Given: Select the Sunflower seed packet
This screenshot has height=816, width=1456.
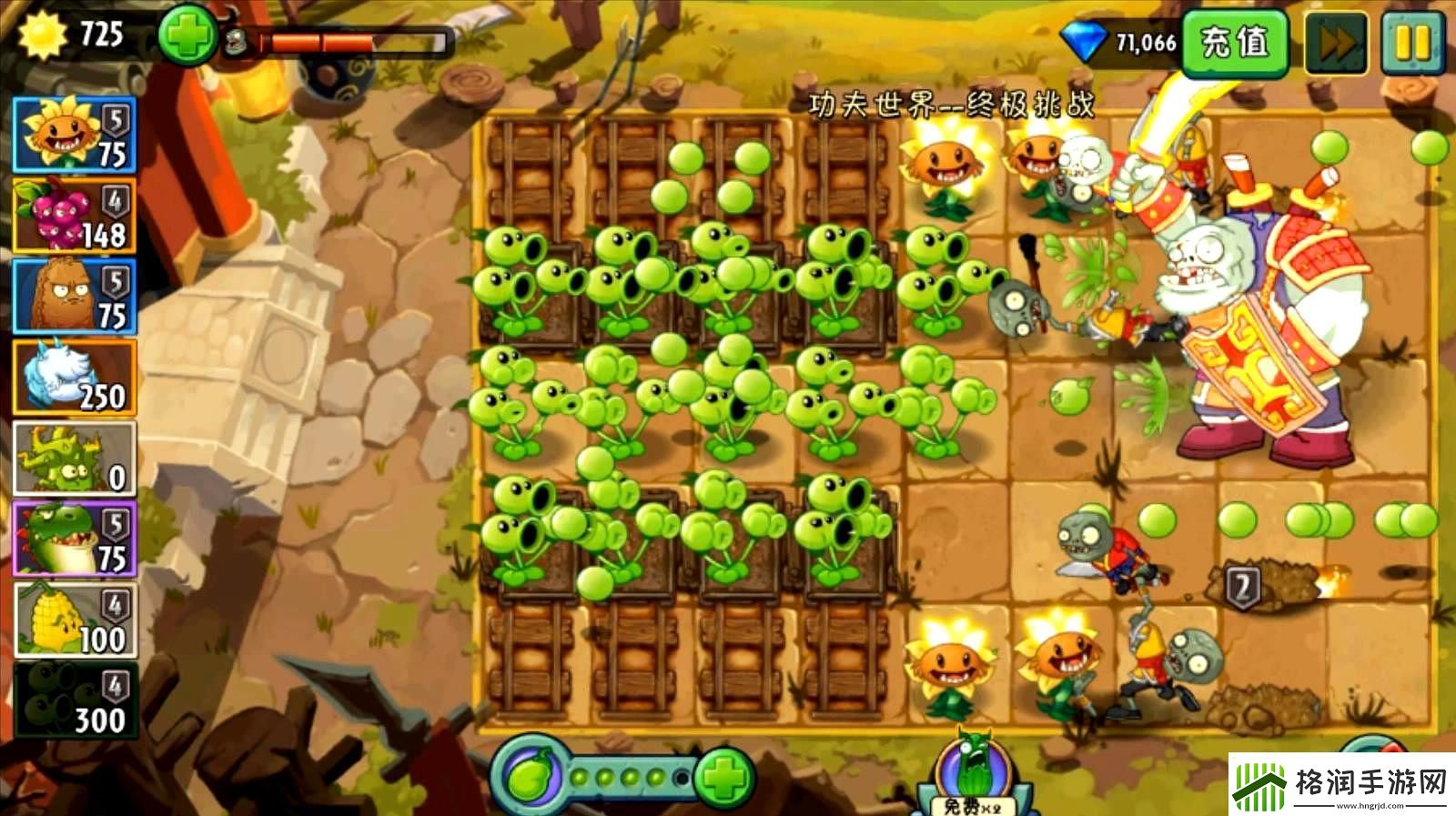Looking at the screenshot, I should 73,136.
